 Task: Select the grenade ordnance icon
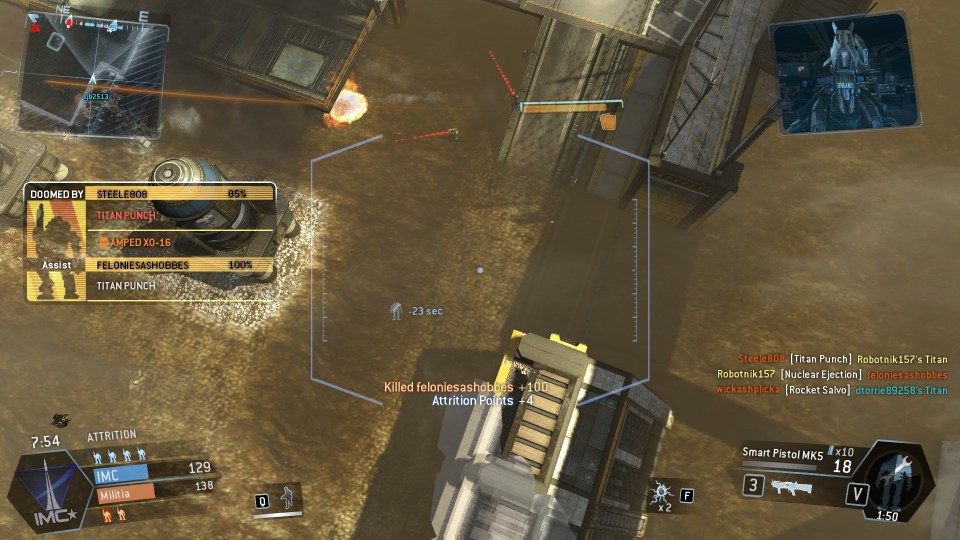click(662, 493)
